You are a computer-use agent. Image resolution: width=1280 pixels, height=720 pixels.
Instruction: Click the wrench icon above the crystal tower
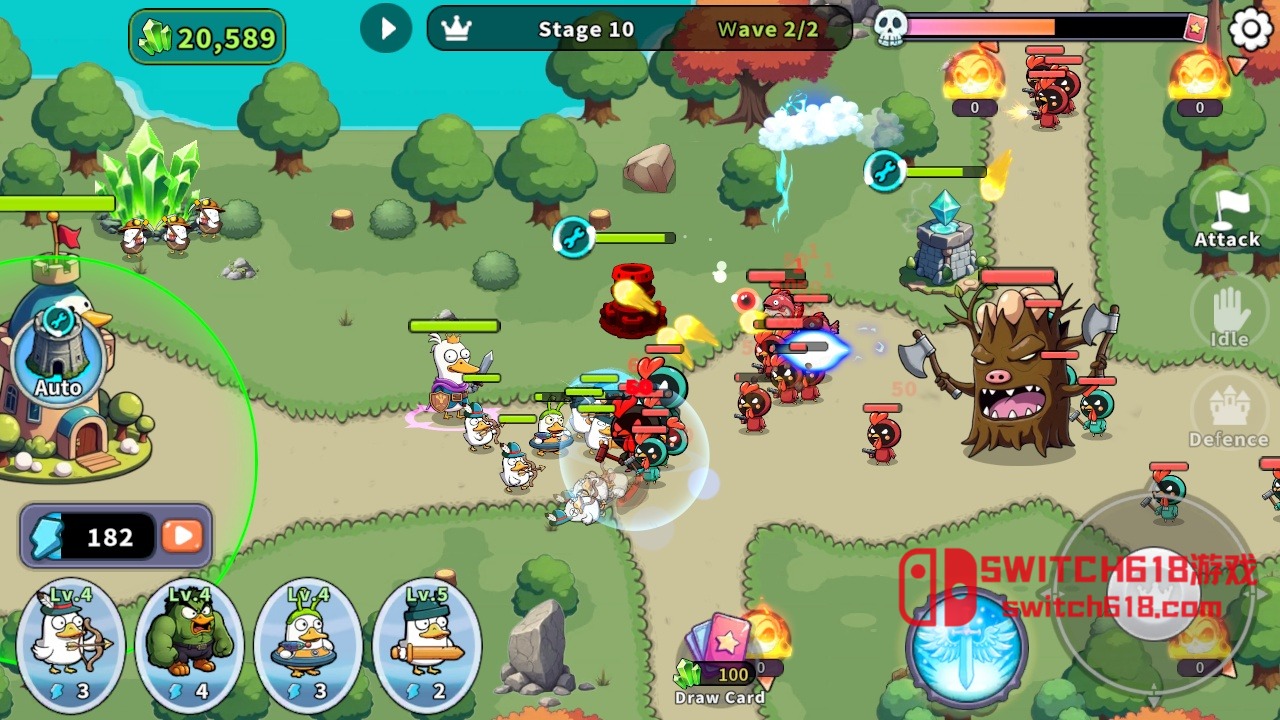(x=884, y=171)
